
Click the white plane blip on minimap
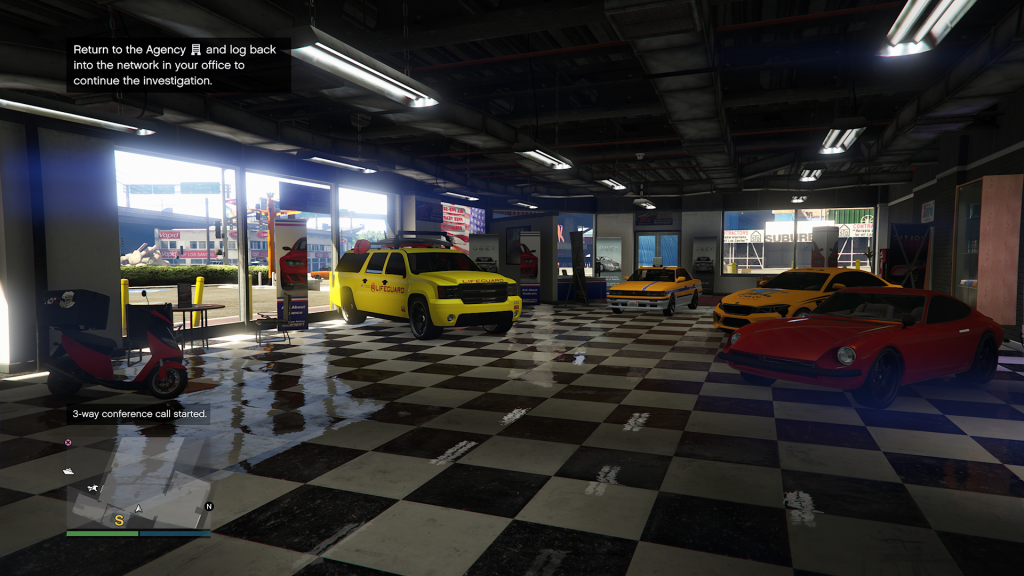[x=93, y=488]
